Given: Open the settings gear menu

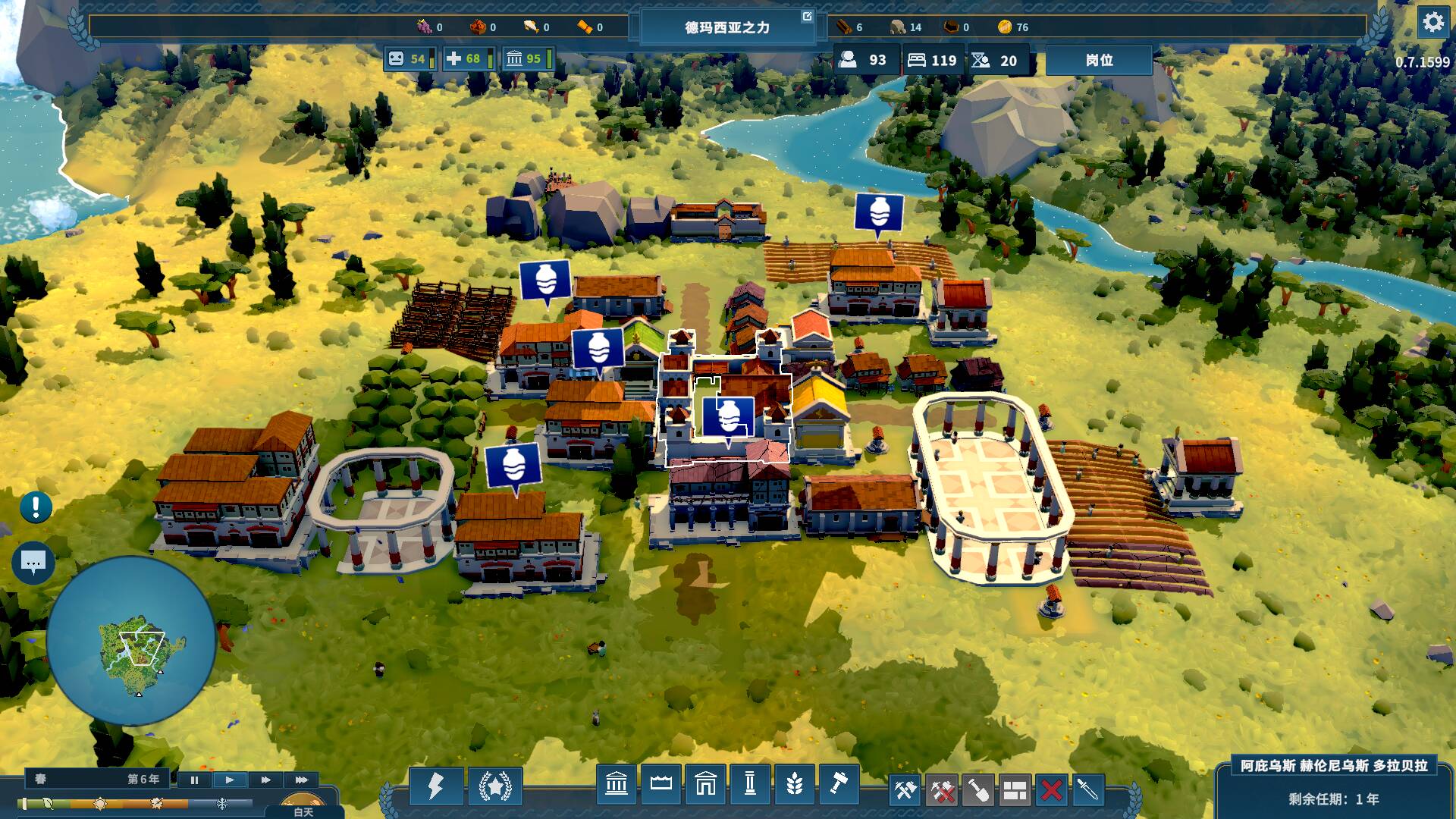Looking at the screenshot, I should point(1432,23).
